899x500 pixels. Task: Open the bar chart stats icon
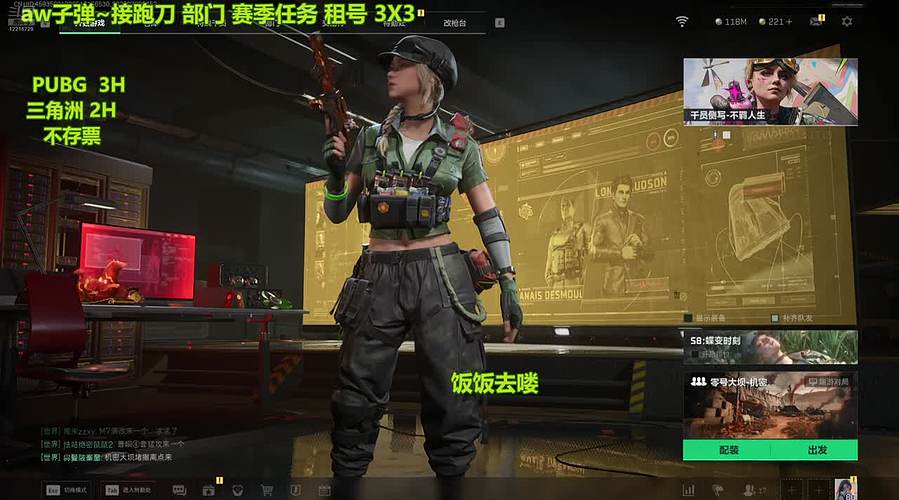coord(688,490)
